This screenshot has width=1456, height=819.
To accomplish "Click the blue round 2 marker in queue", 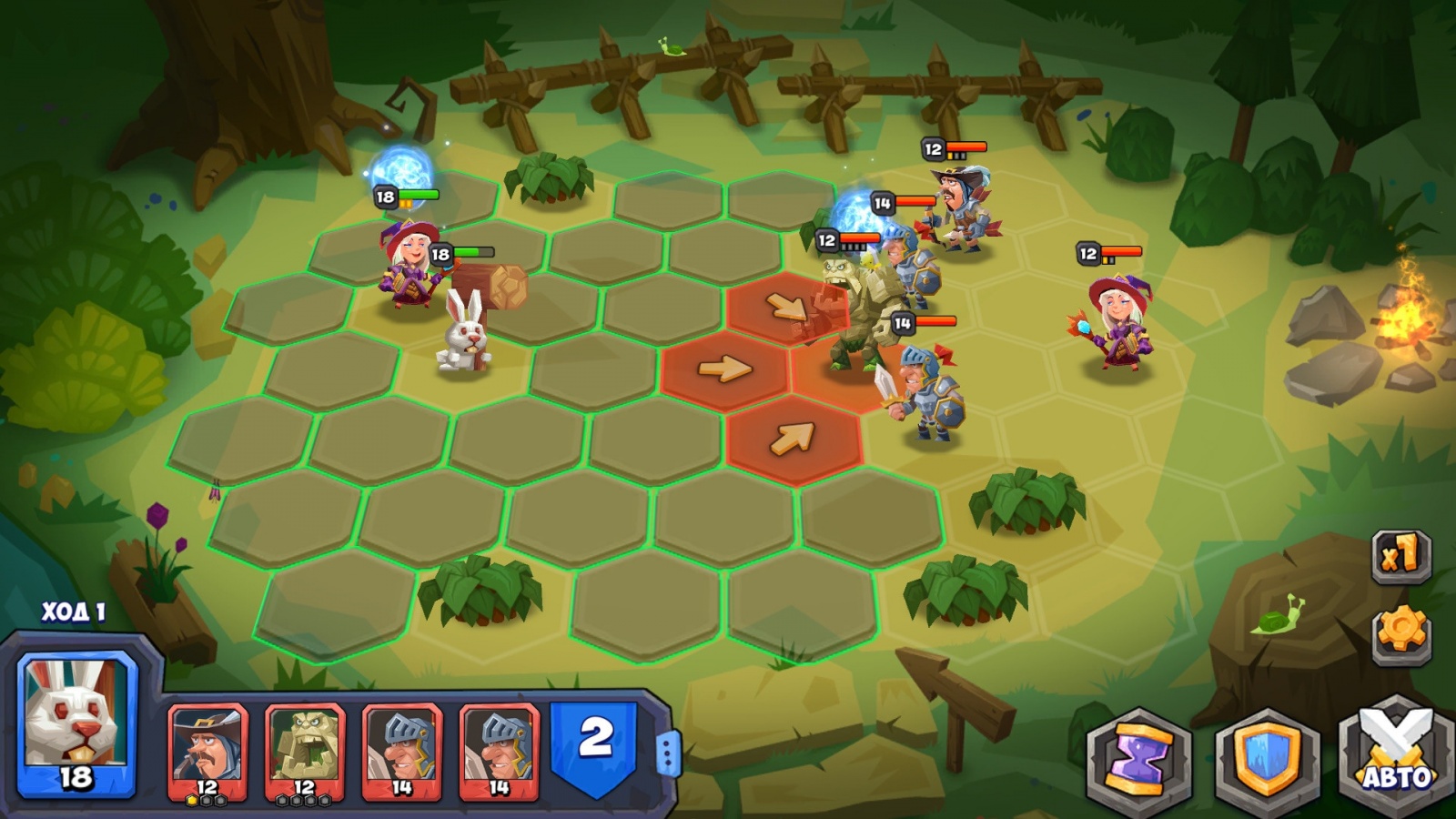I will pyautogui.click(x=596, y=743).
